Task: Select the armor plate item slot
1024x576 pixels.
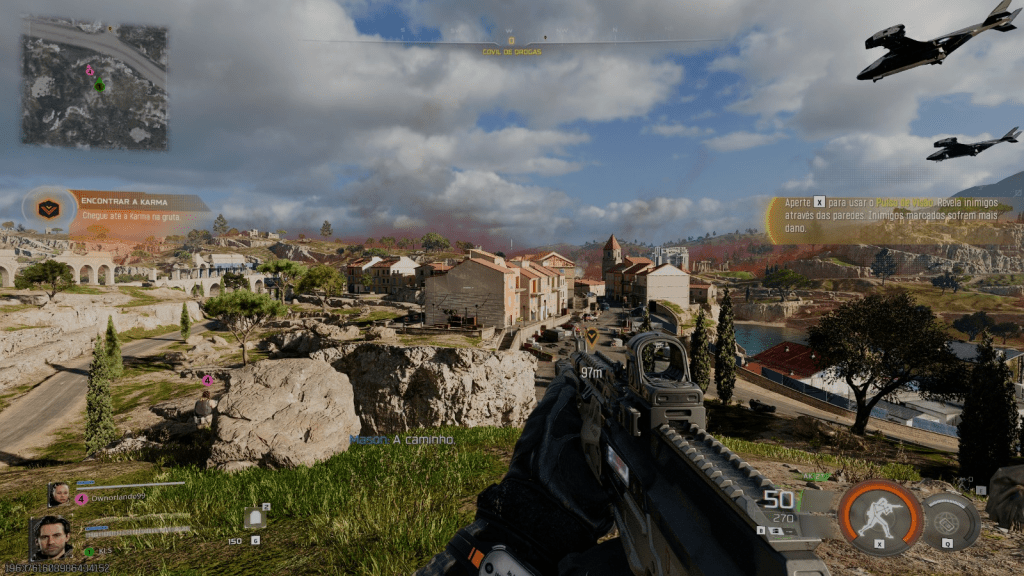Action: pyautogui.click(x=253, y=519)
